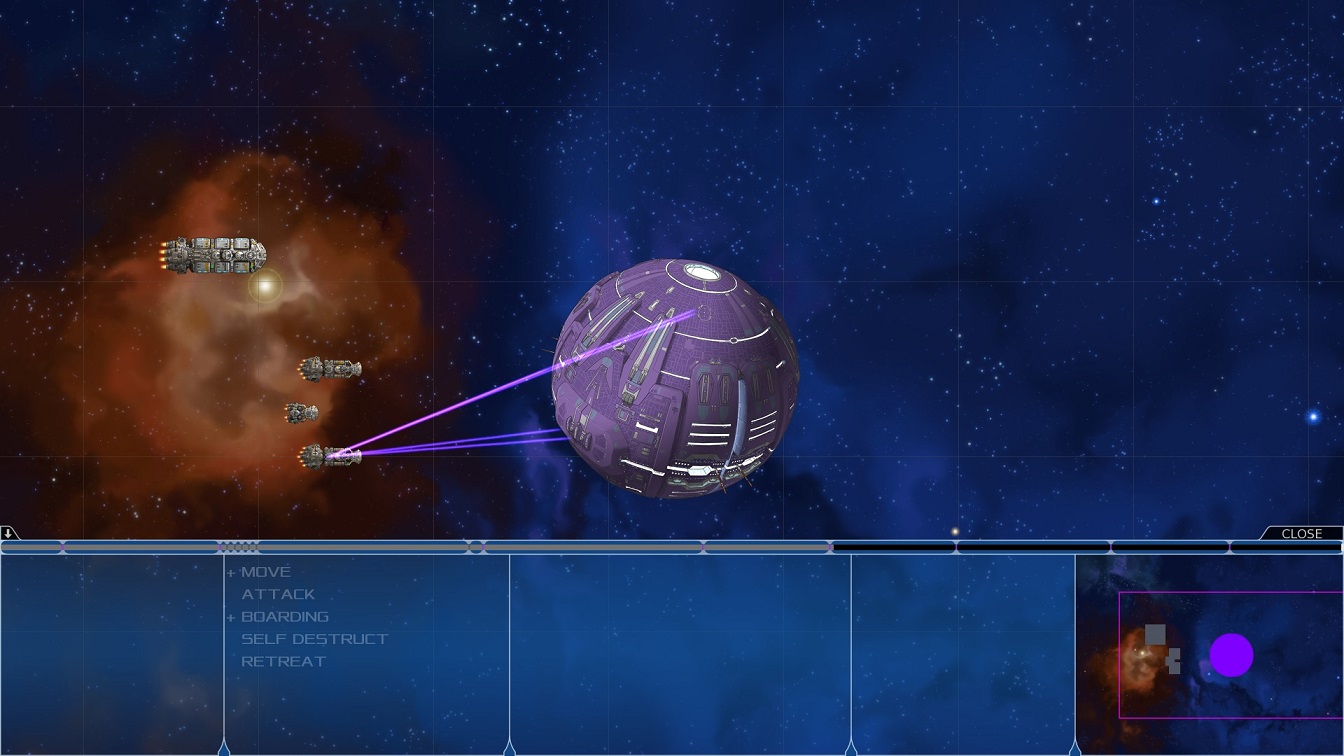1344x756 pixels.
Task: Order a Retreat from battle
Action: pos(283,661)
